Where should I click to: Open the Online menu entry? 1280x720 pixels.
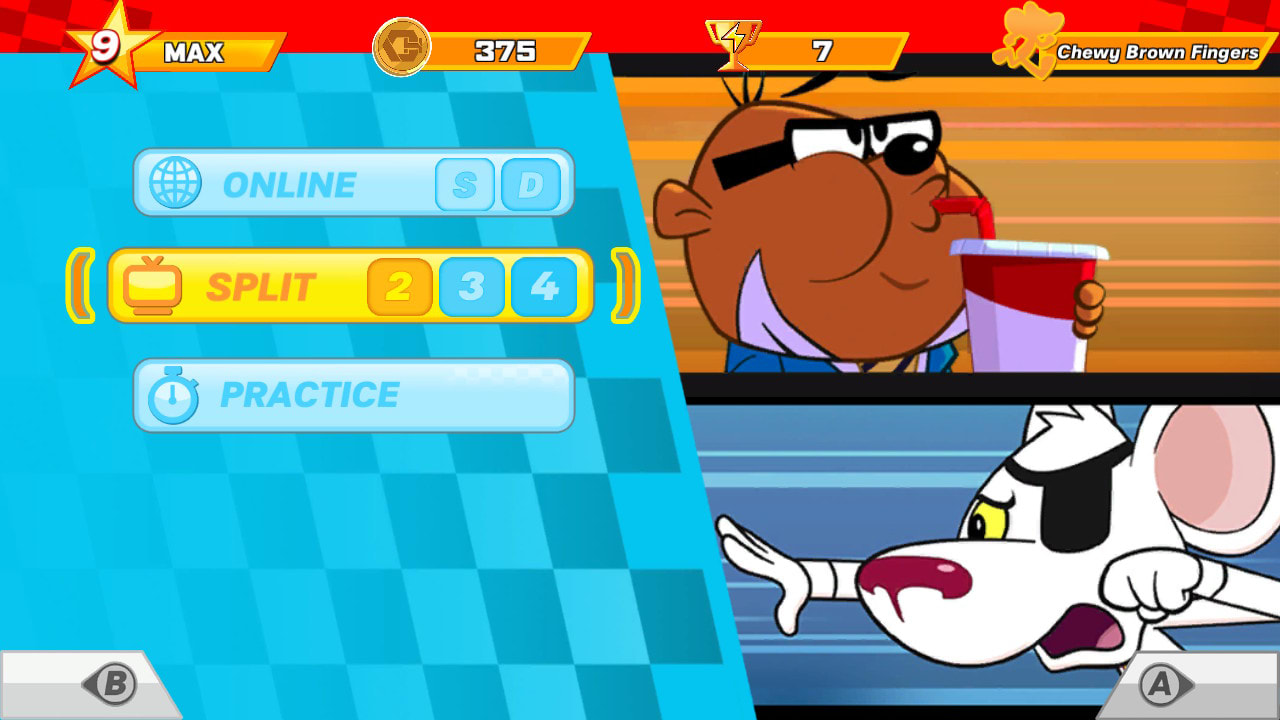pos(290,183)
